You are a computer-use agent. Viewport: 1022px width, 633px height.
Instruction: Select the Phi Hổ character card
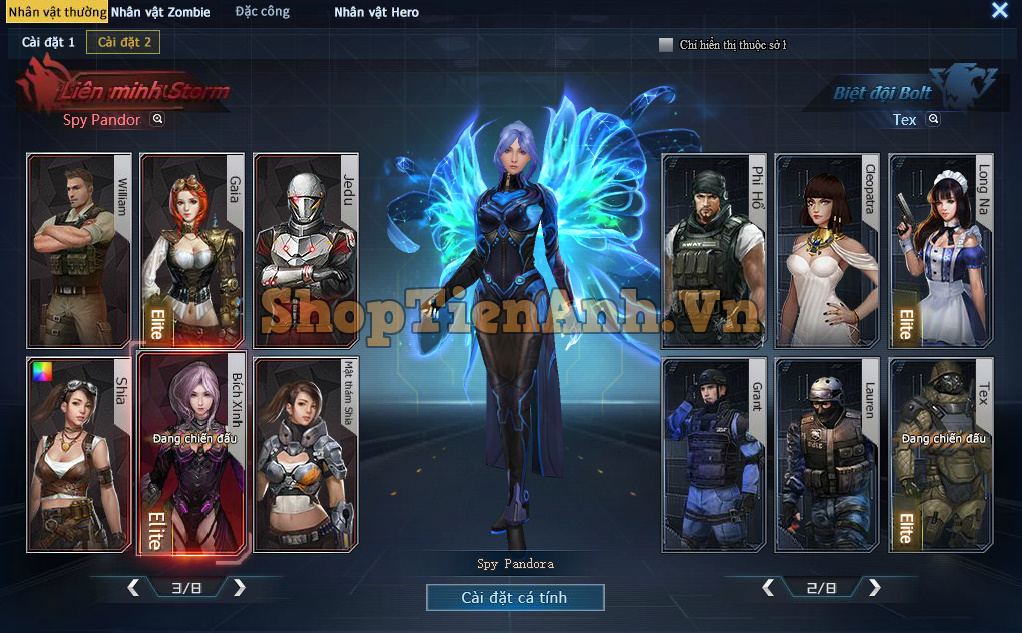pyautogui.click(x=714, y=250)
